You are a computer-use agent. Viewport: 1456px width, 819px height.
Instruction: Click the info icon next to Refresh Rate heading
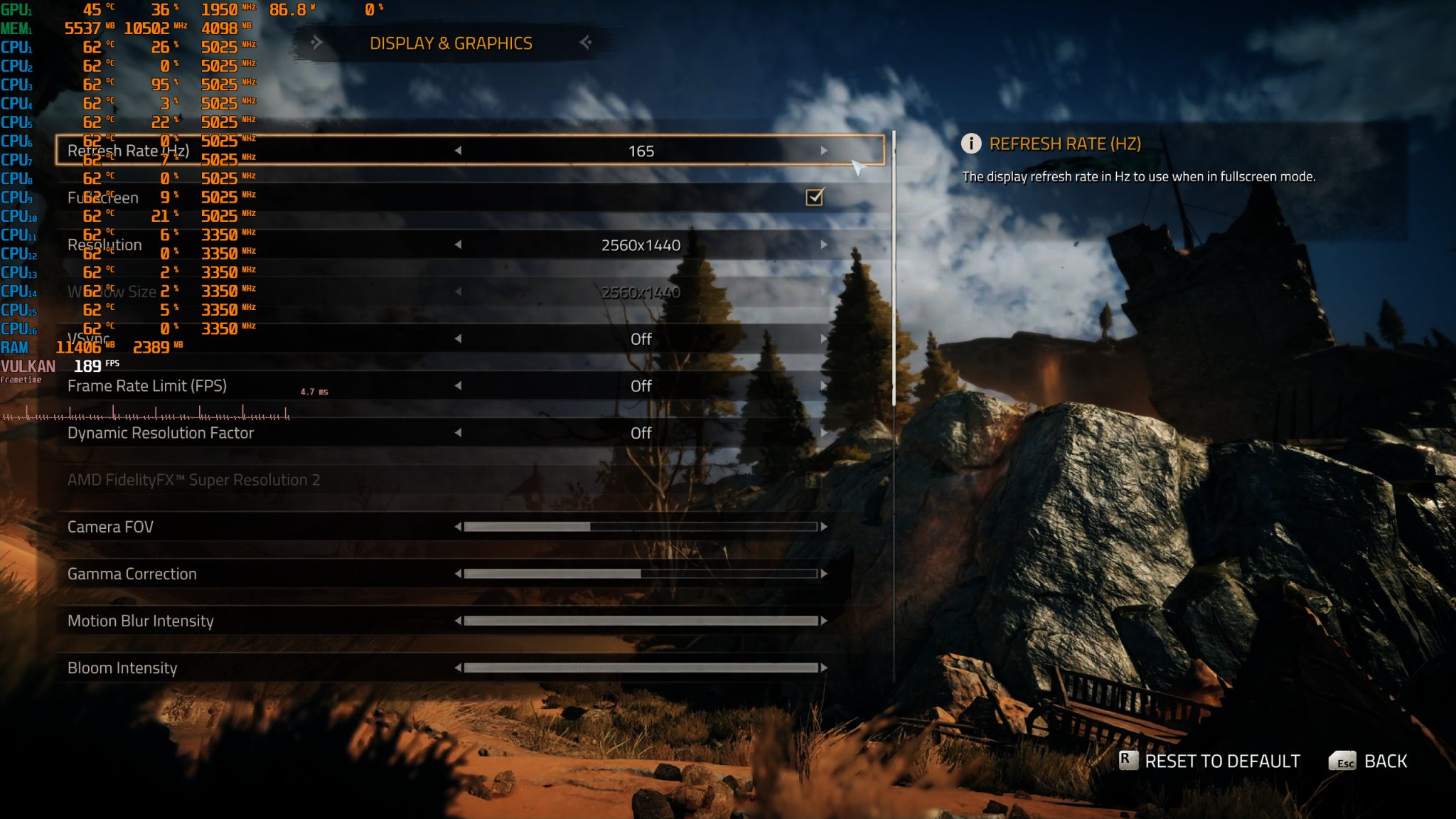pos(972,143)
